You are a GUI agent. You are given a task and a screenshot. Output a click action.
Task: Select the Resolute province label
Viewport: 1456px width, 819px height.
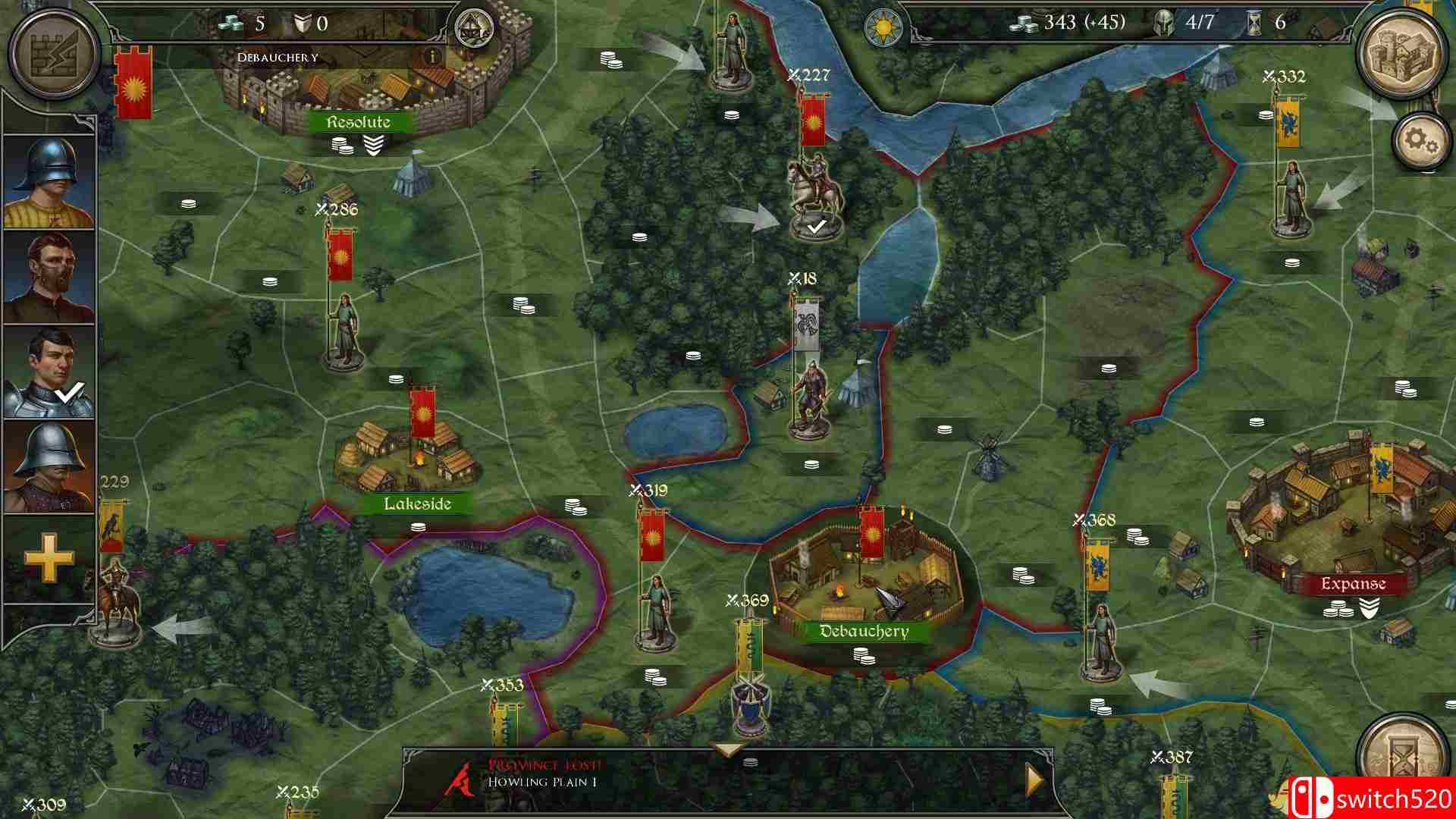point(356,121)
